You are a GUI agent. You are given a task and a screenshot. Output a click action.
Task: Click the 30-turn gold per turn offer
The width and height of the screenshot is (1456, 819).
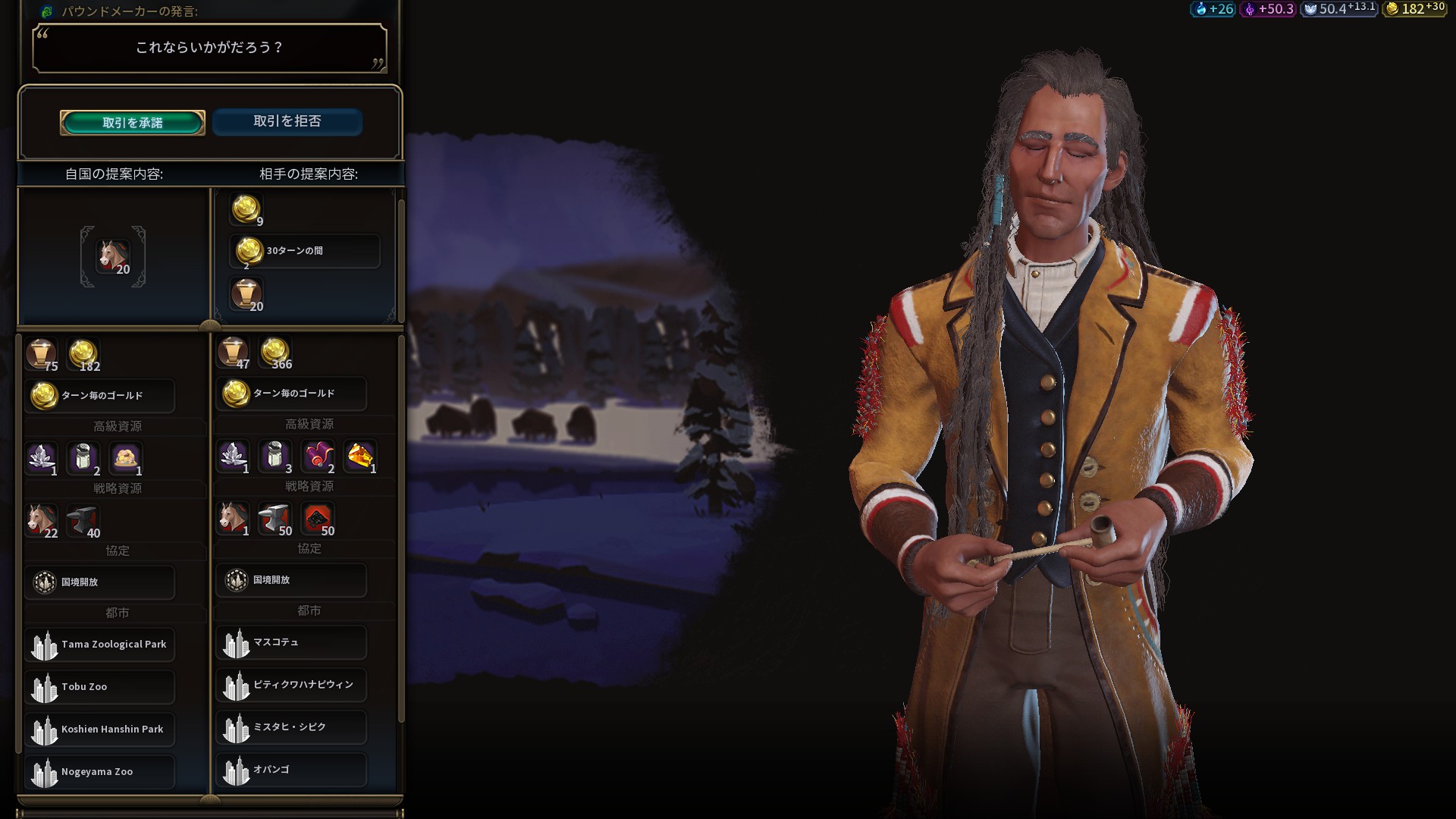304,251
